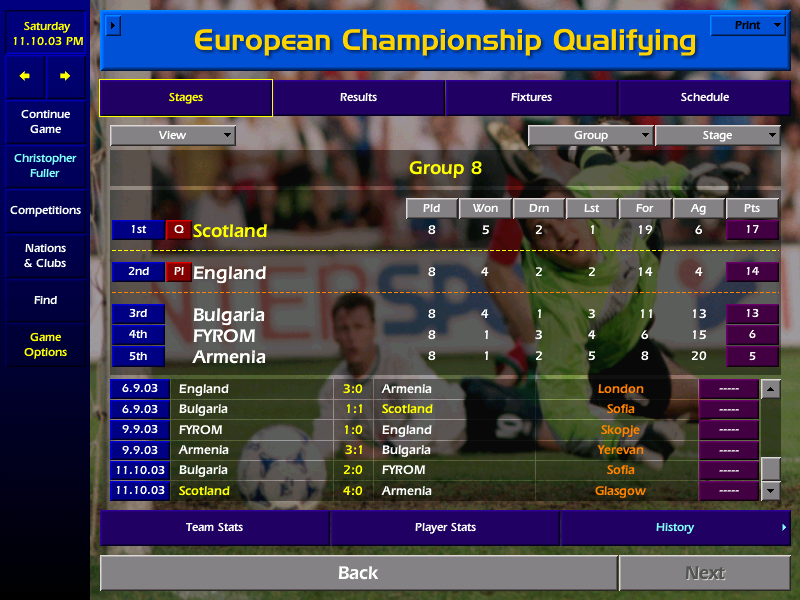This screenshot has width=800, height=600.
Task: Open Game Options
Action: [45, 345]
